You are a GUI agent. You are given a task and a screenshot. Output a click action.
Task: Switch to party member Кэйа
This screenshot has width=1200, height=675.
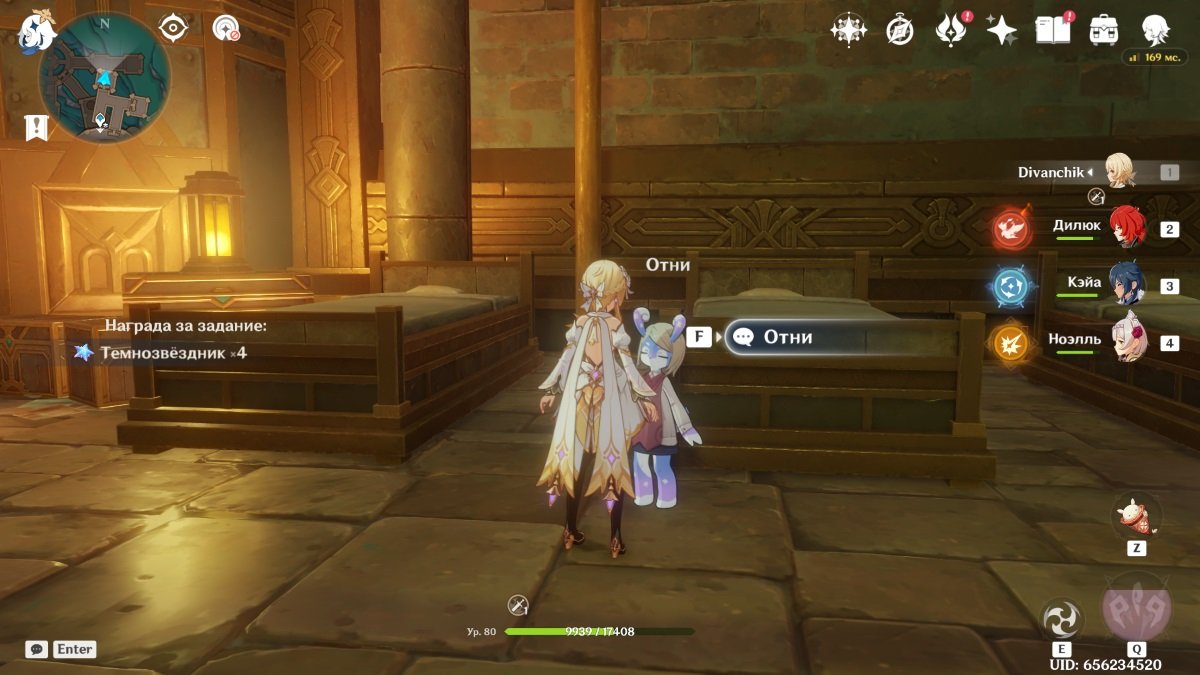1127,285
